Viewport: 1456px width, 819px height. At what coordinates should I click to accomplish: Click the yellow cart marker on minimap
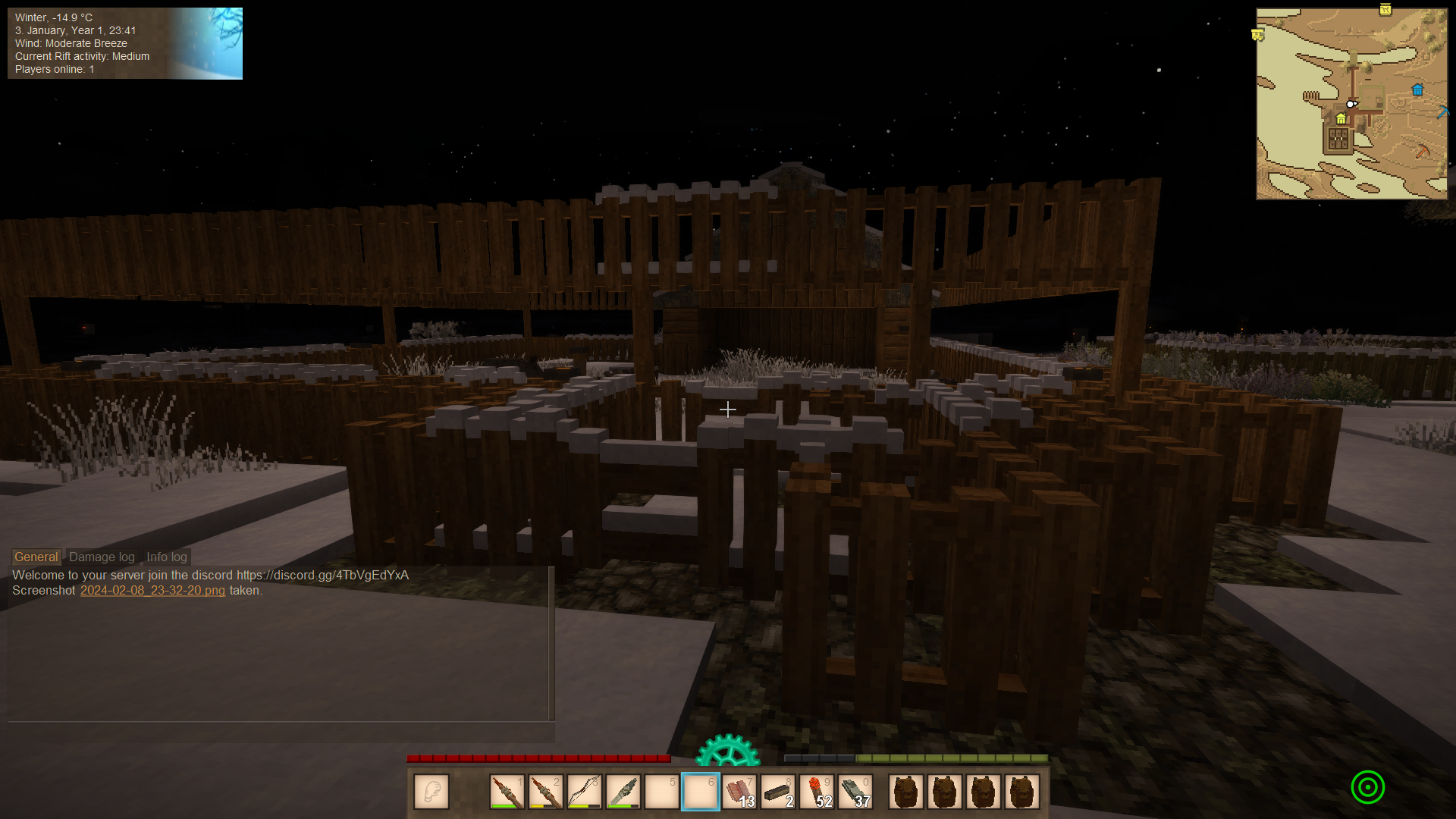click(x=1257, y=35)
